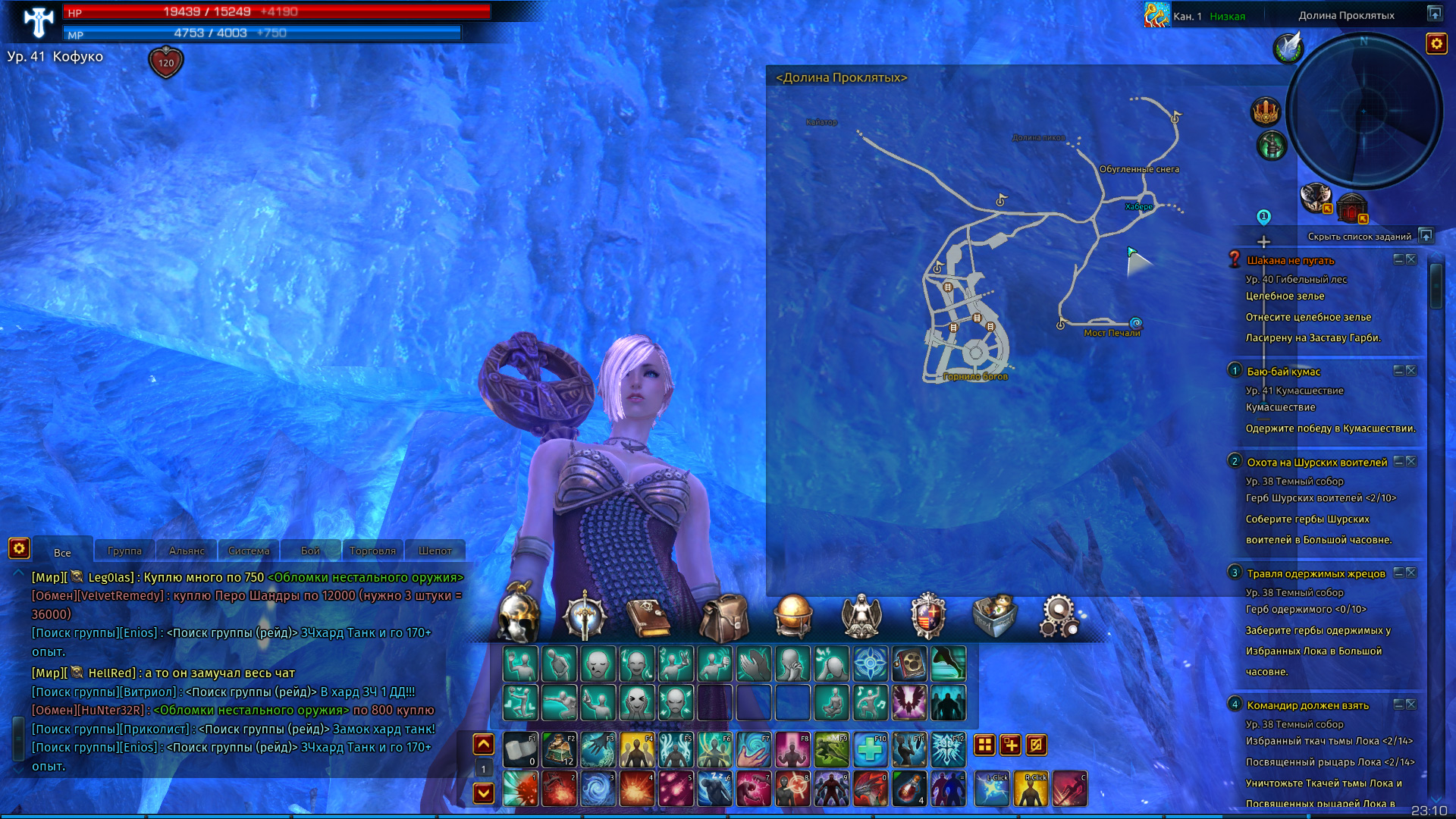Open the golden globe map icon
The image size is (1456, 819).
pyautogui.click(x=793, y=614)
